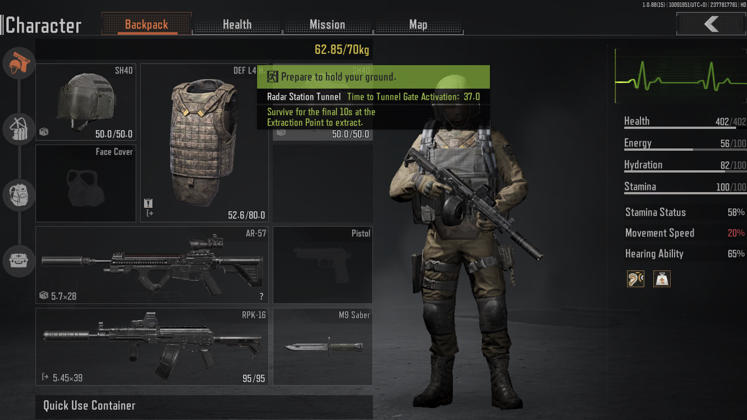Switch to the Health tab
Screen dimensions: 747x420
coord(237,24)
